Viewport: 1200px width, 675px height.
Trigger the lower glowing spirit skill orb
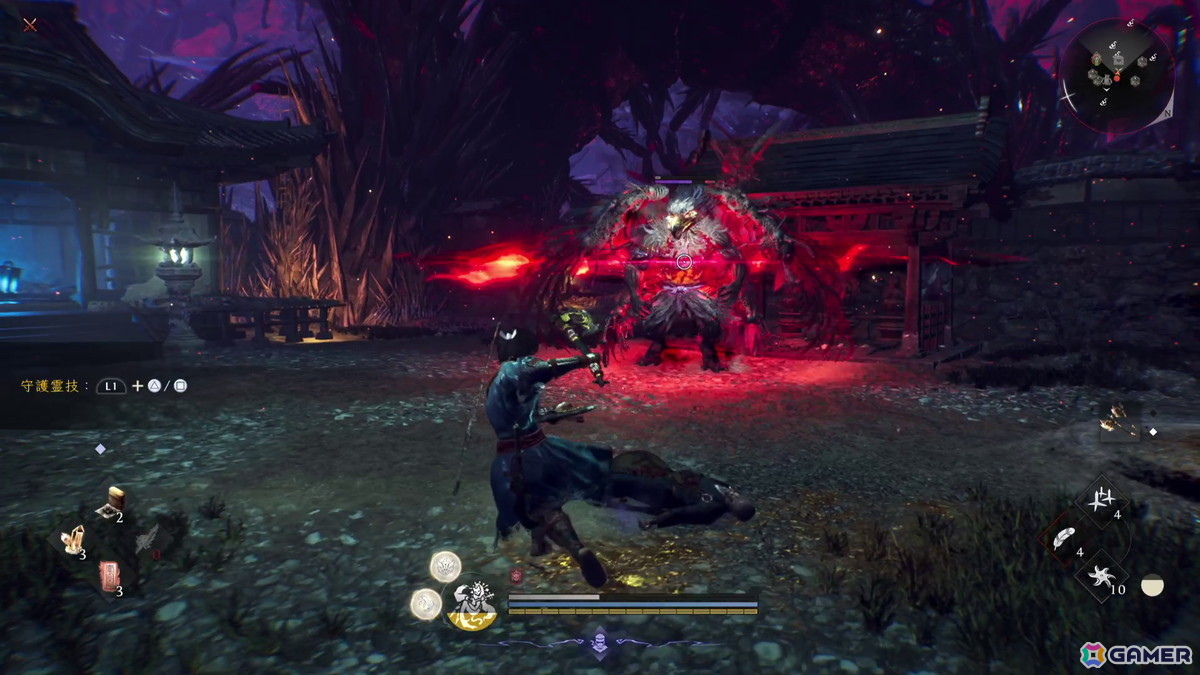(426, 602)
